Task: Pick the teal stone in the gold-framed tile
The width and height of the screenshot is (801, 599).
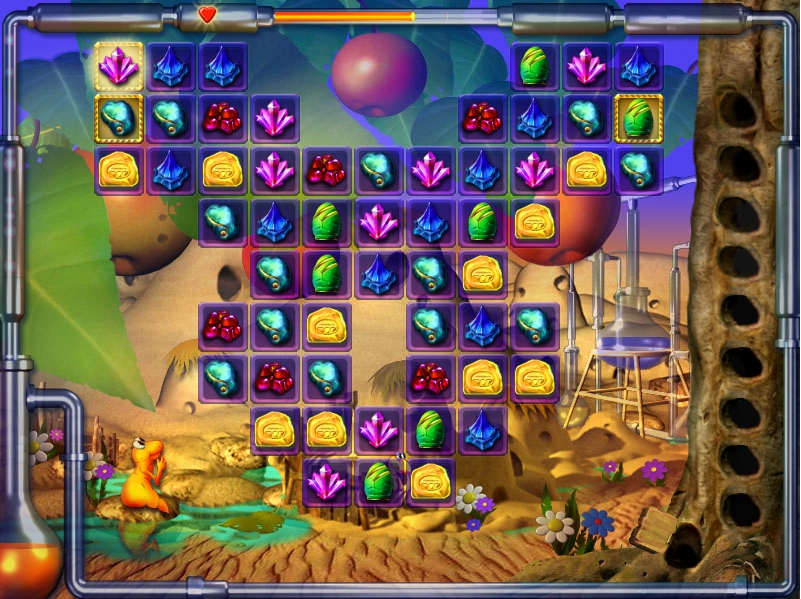Action: pos(119,118)
